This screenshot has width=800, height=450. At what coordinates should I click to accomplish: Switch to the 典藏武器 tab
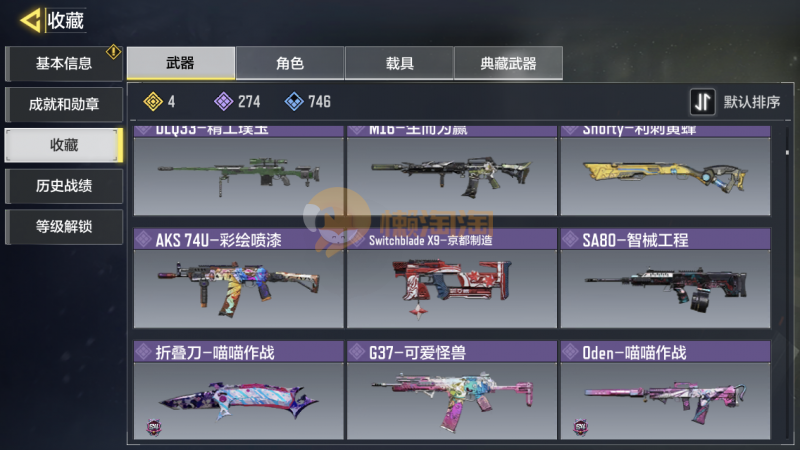(508, 64)
